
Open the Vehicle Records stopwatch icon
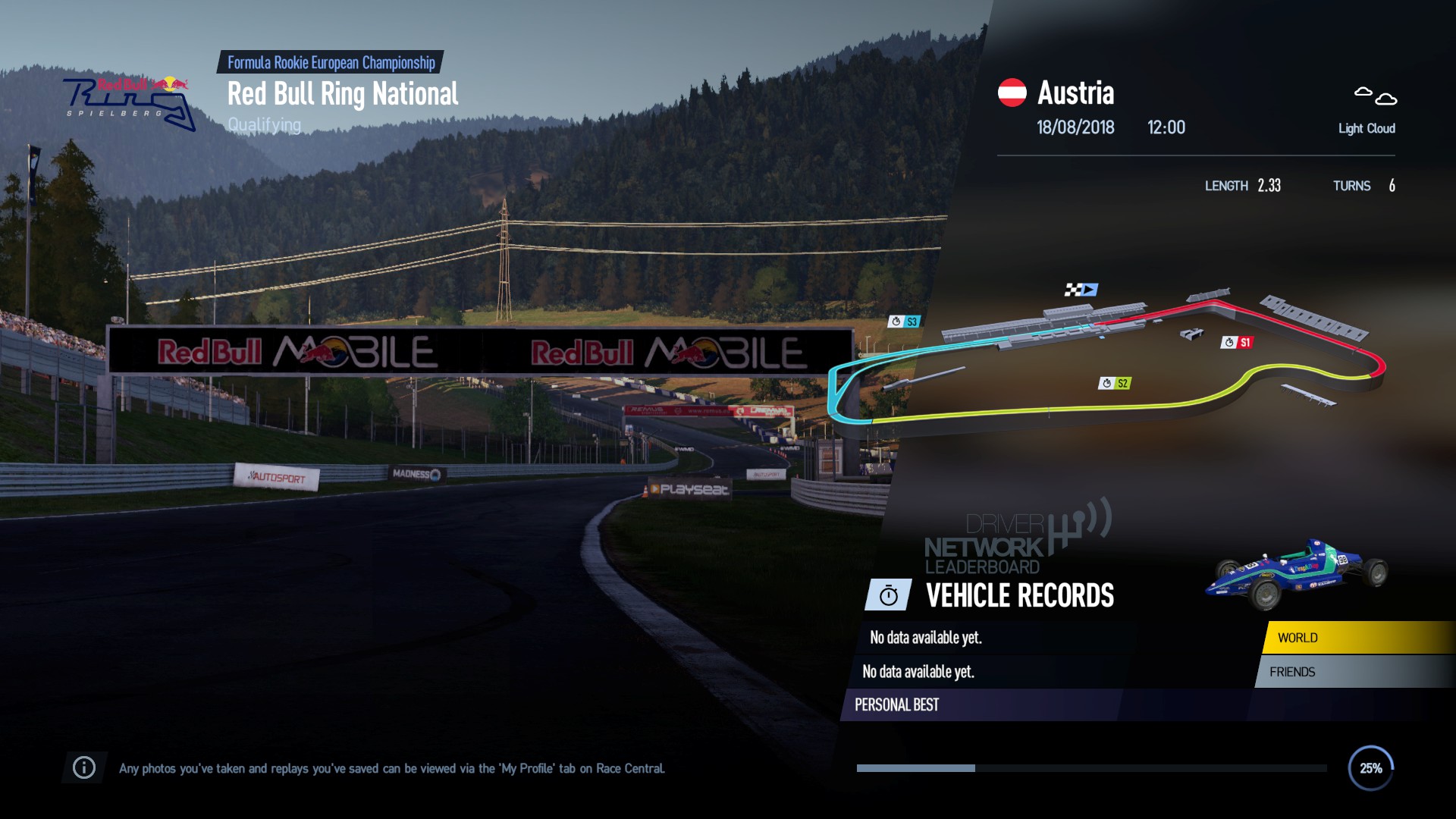point(887,596)
